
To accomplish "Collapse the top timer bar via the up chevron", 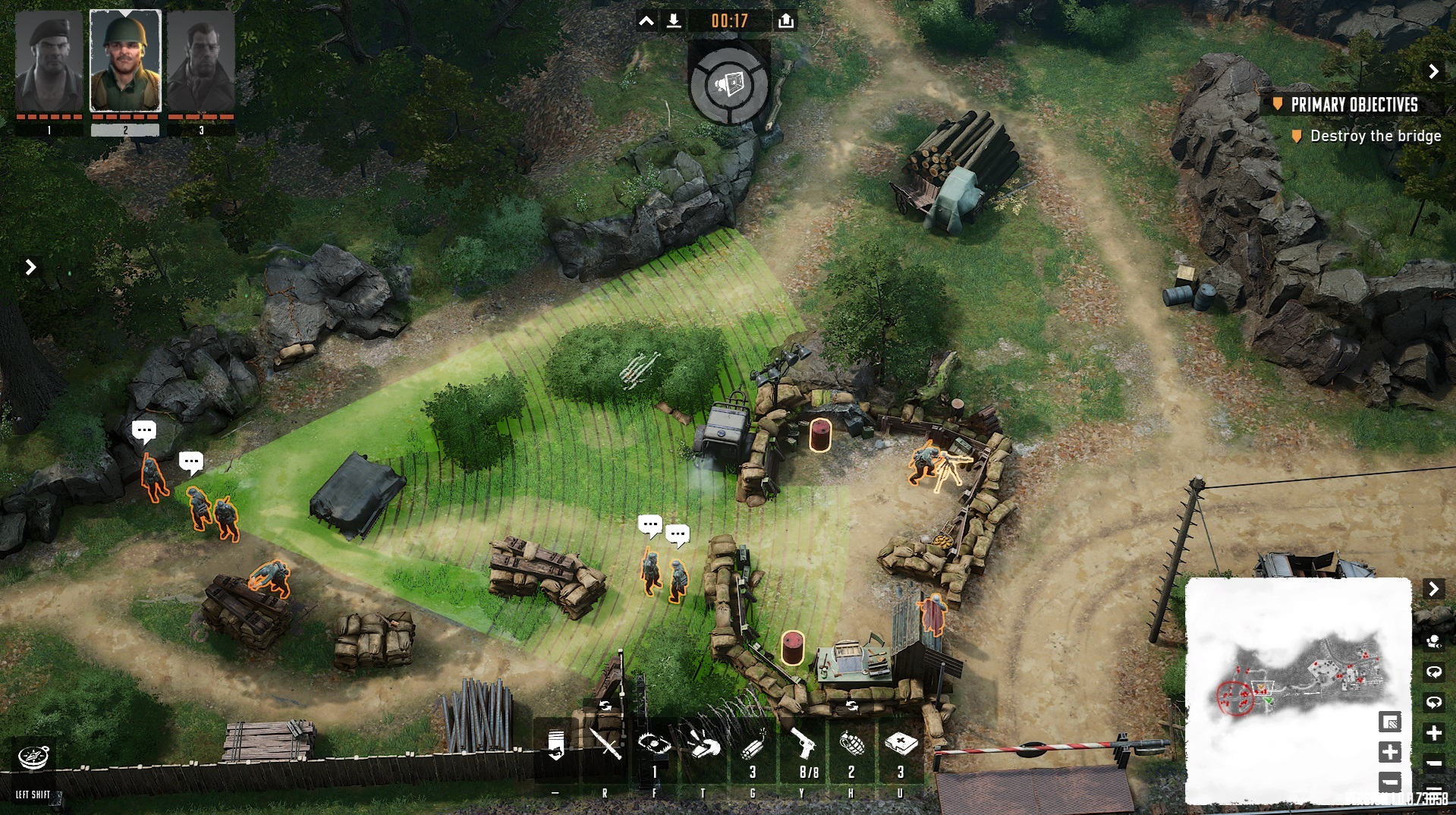I will 646,20.
